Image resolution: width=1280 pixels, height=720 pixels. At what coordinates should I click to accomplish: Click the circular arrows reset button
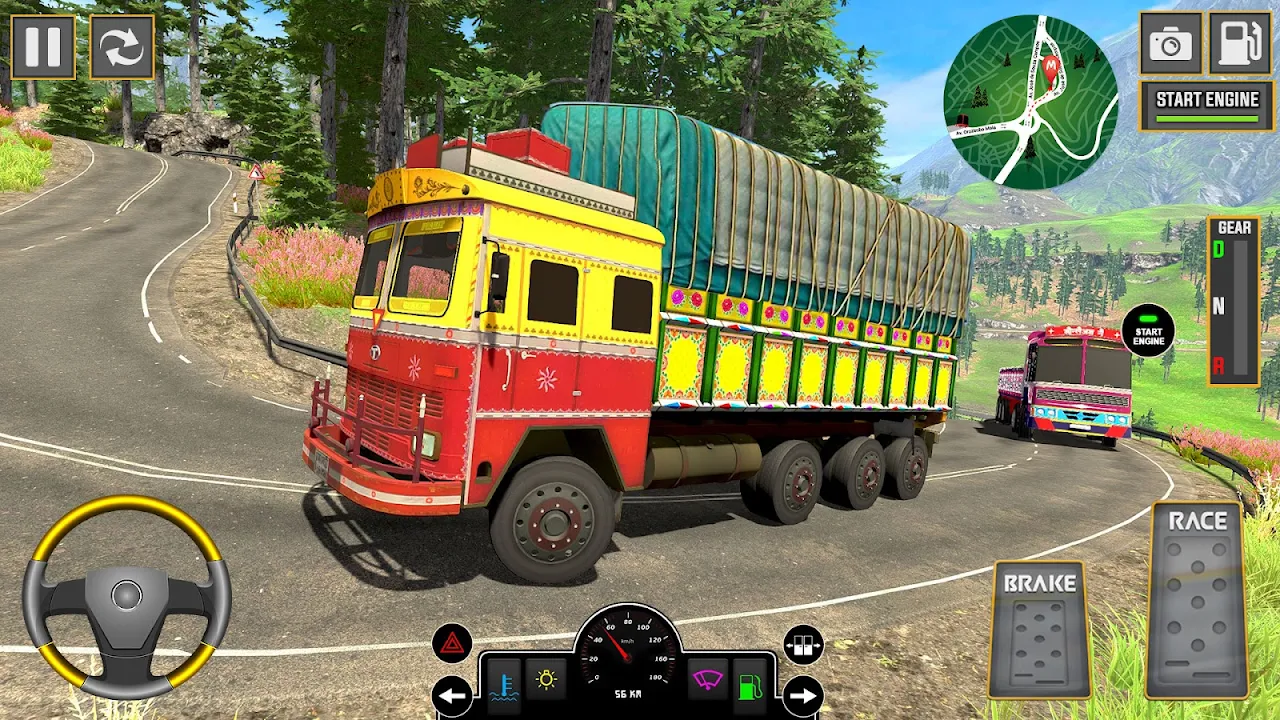pyautogui.click(x=122, y=47)
